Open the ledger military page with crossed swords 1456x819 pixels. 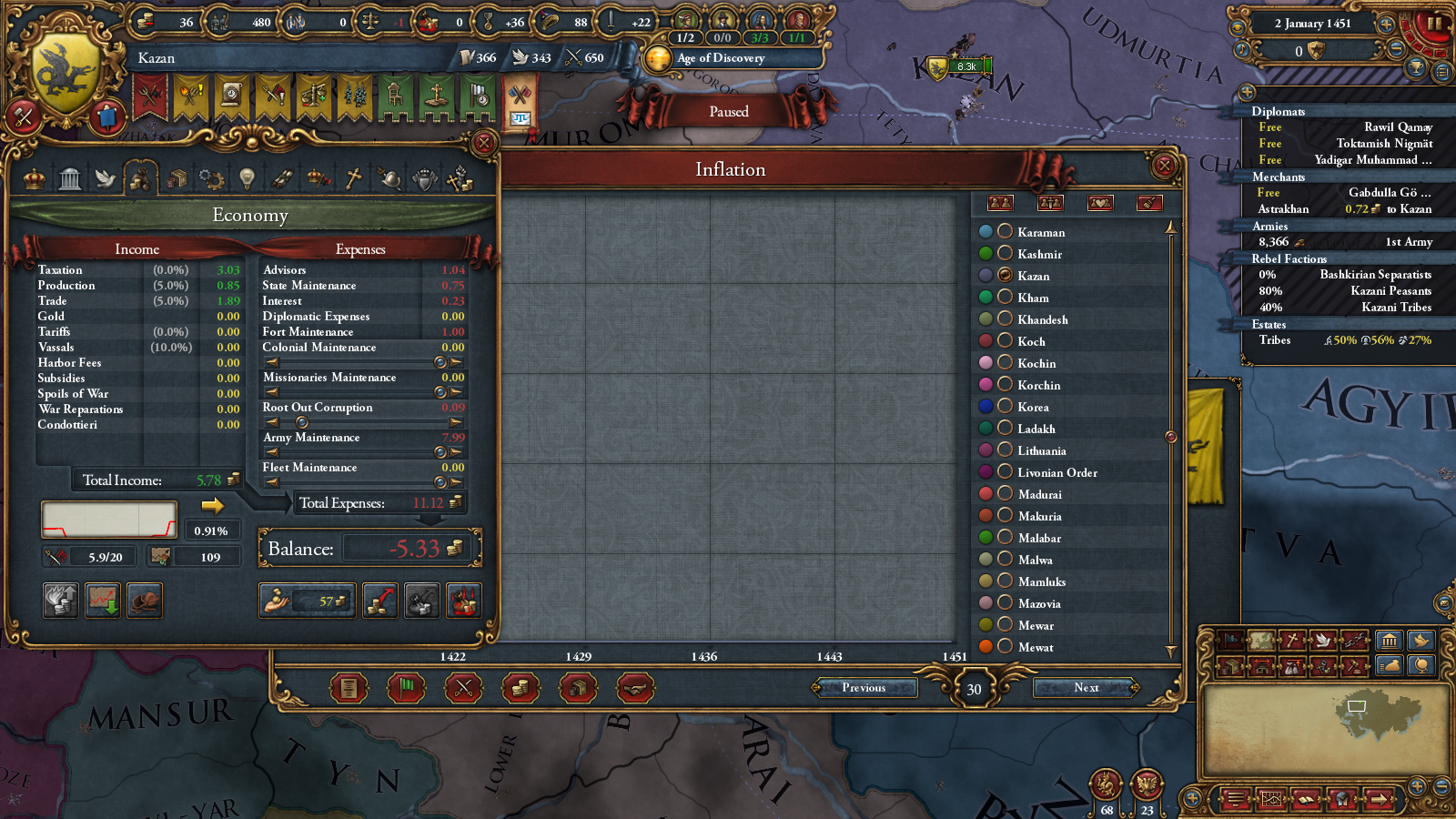click(x=462, y=687)
